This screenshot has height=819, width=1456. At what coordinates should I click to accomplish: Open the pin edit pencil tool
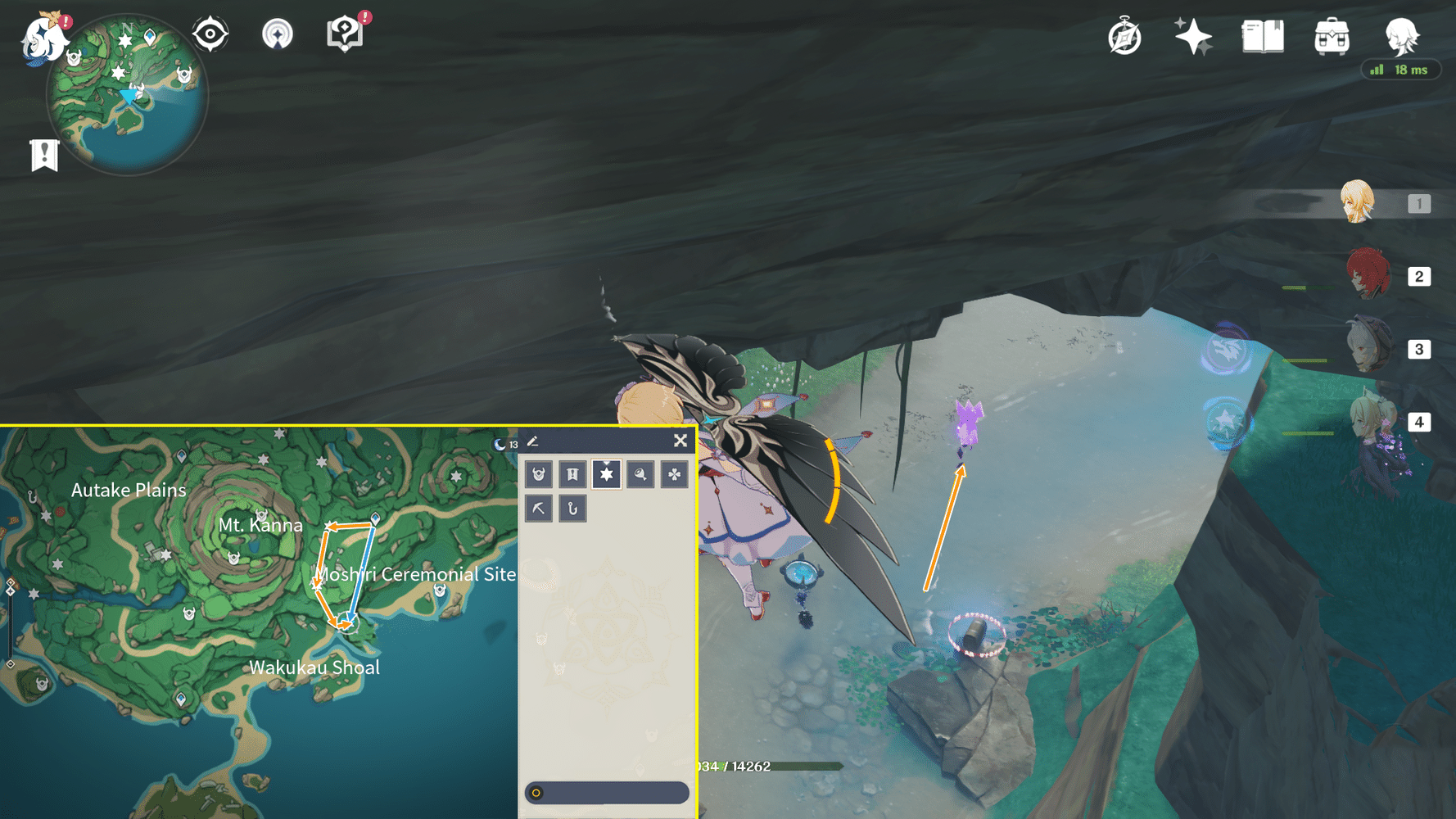pos(532,441)
